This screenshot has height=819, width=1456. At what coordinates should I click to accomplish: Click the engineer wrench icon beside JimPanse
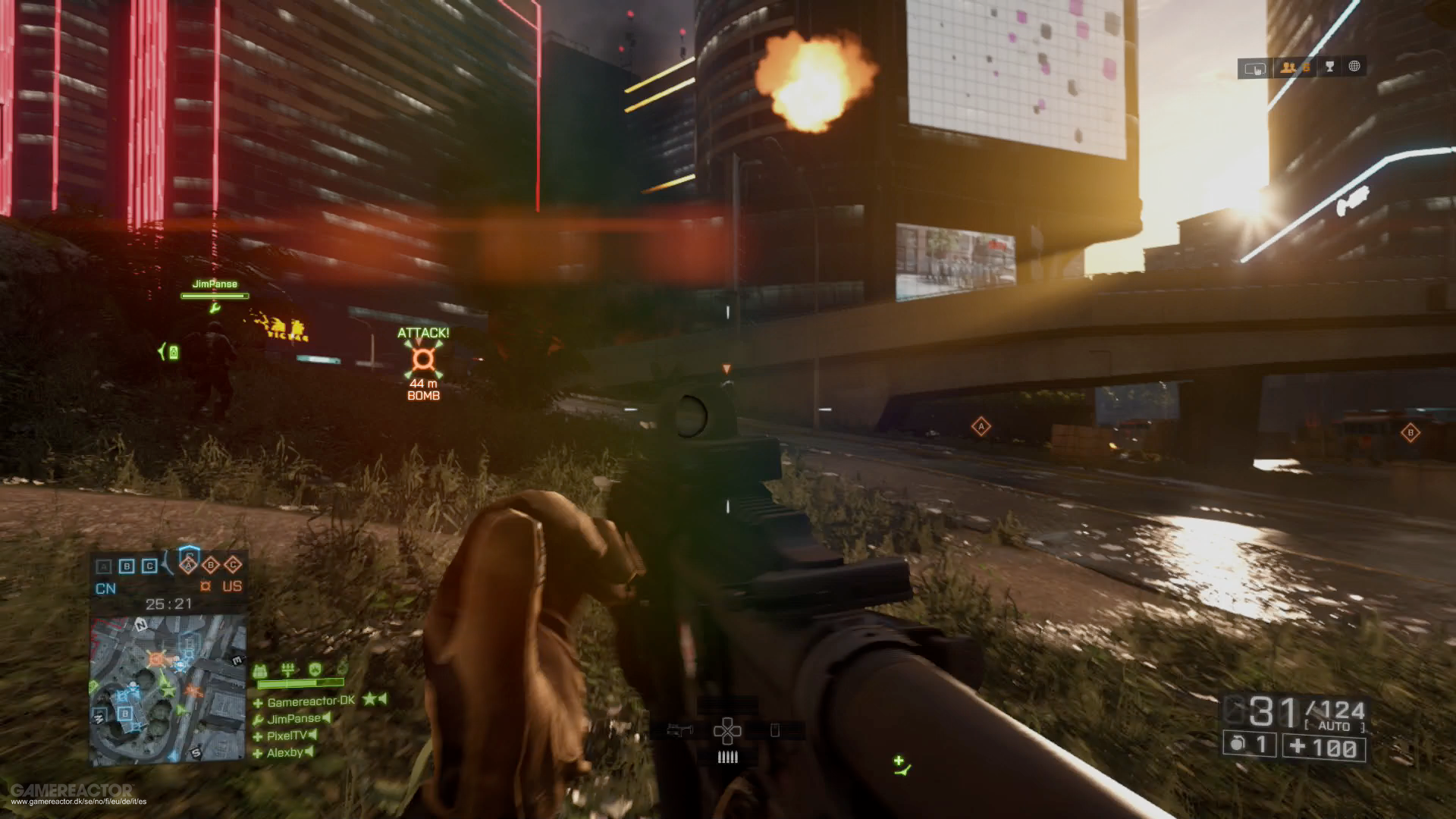(x=259, y=719)
